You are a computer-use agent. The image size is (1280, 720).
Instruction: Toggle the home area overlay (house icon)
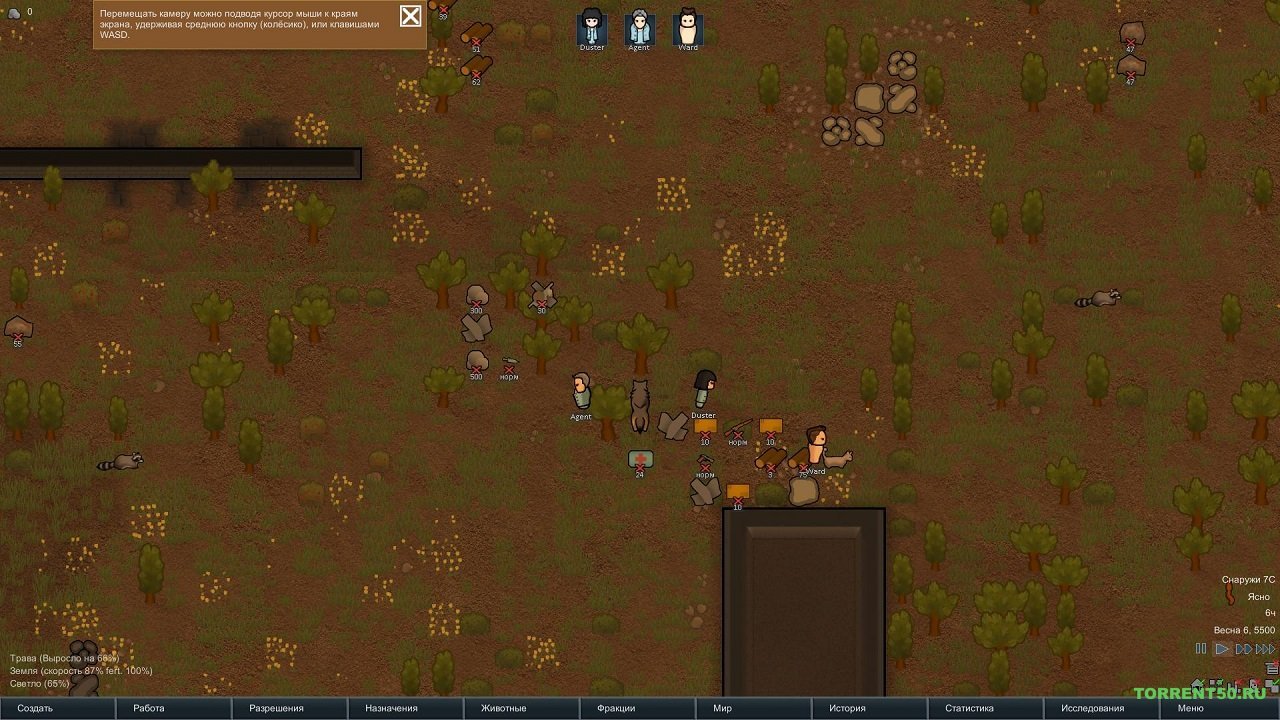click(1197, 684)
